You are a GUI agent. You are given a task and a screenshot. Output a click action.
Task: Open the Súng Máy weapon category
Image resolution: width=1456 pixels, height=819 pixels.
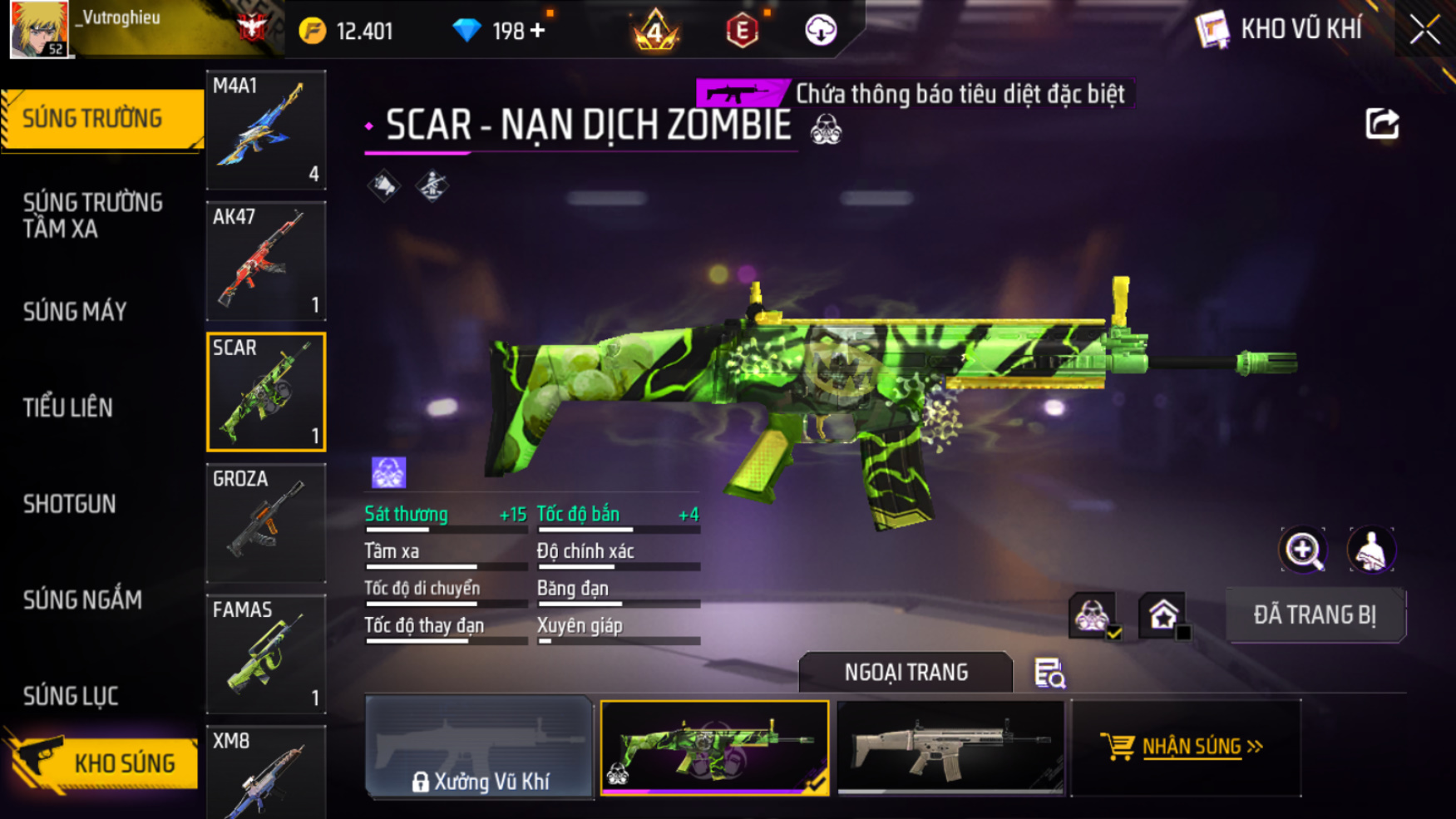click(x=75, y=312)
